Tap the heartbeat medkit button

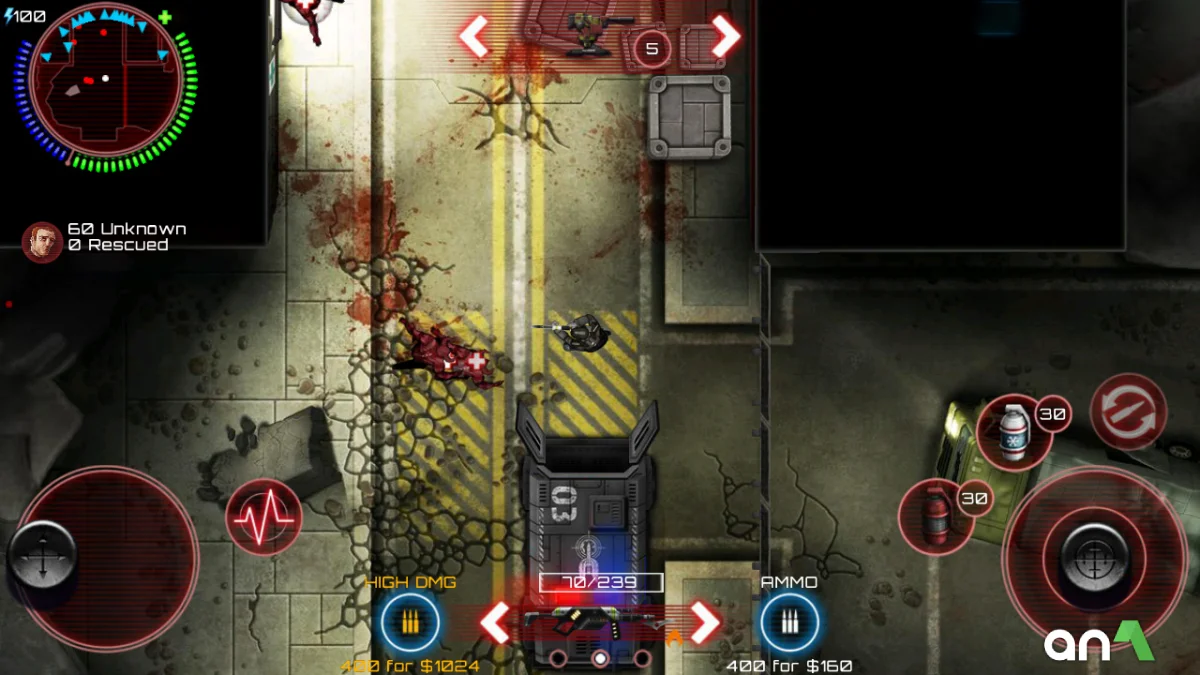[x=263, y=517]
